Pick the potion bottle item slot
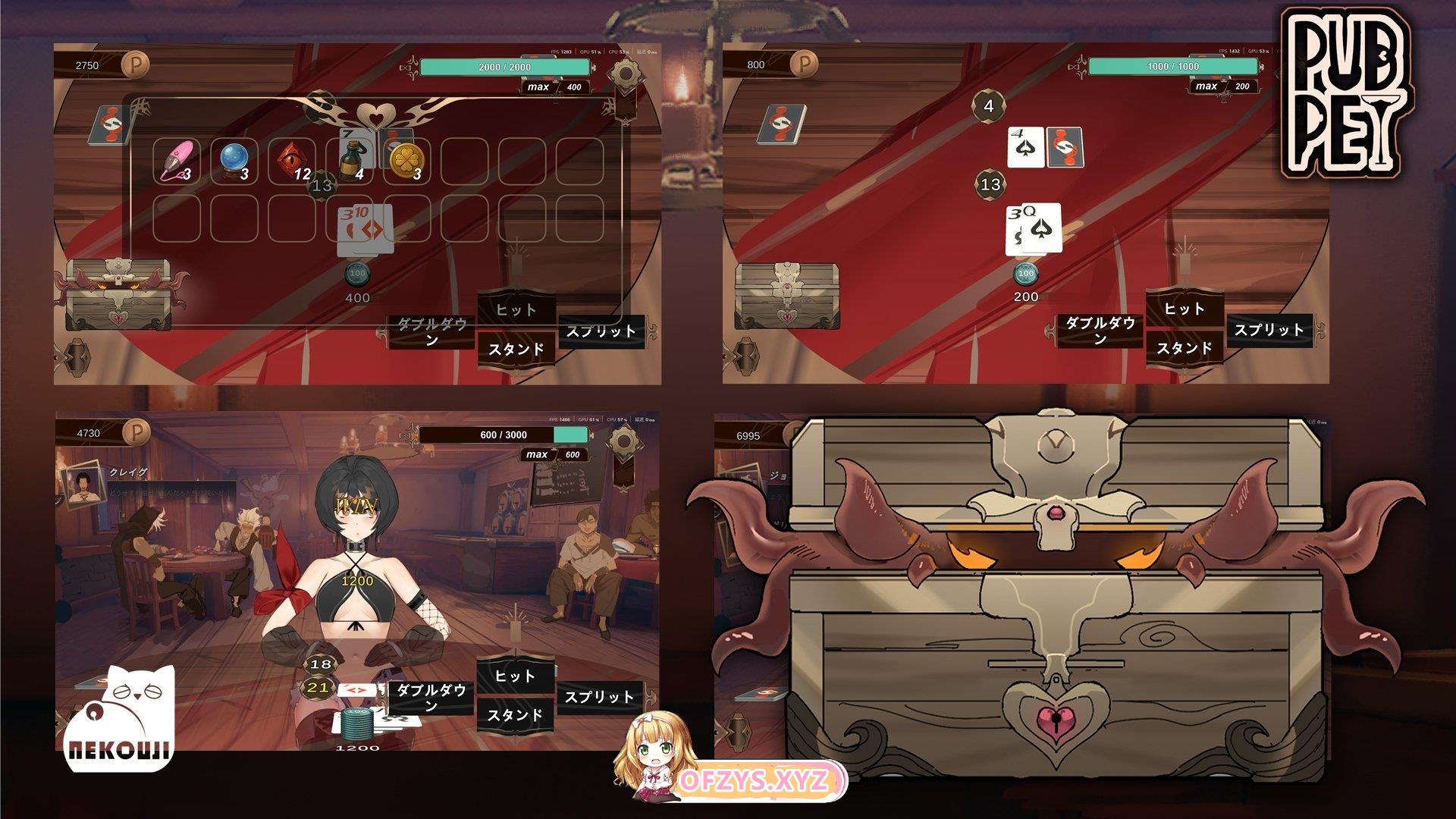Screen dimensions: 1456x819 [x=350, y=161]
